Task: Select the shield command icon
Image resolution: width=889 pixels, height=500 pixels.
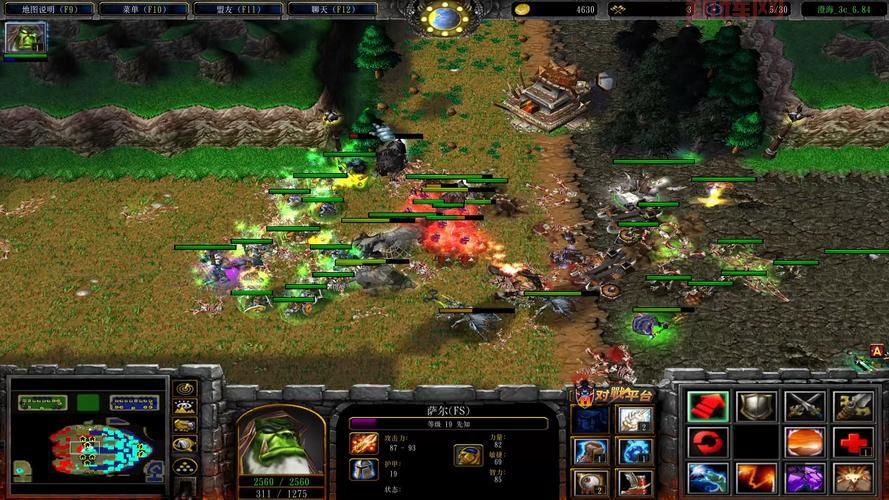Action: 755,405
